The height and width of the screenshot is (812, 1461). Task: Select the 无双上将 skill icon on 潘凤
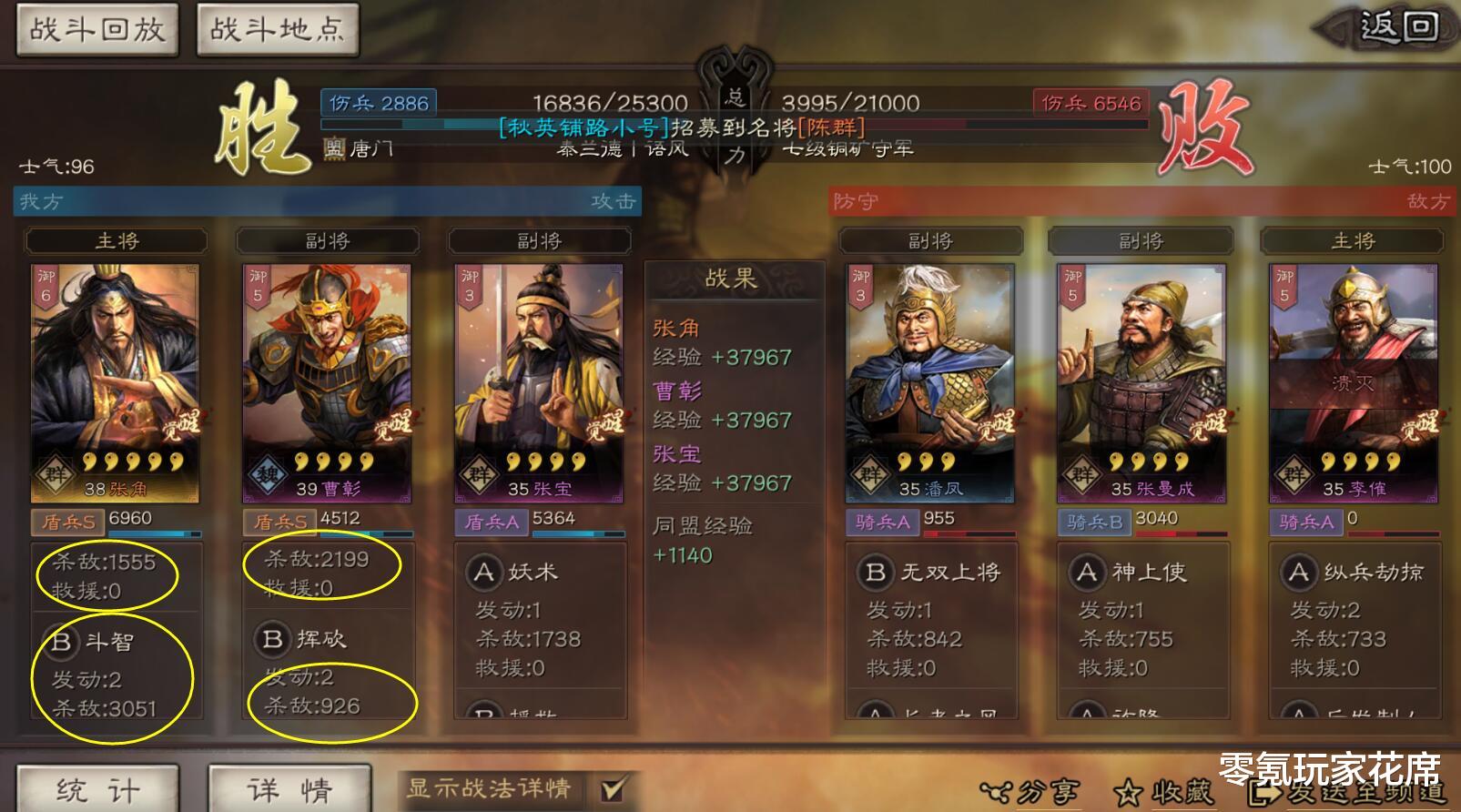pyautogui.click(x=875, y=573)
